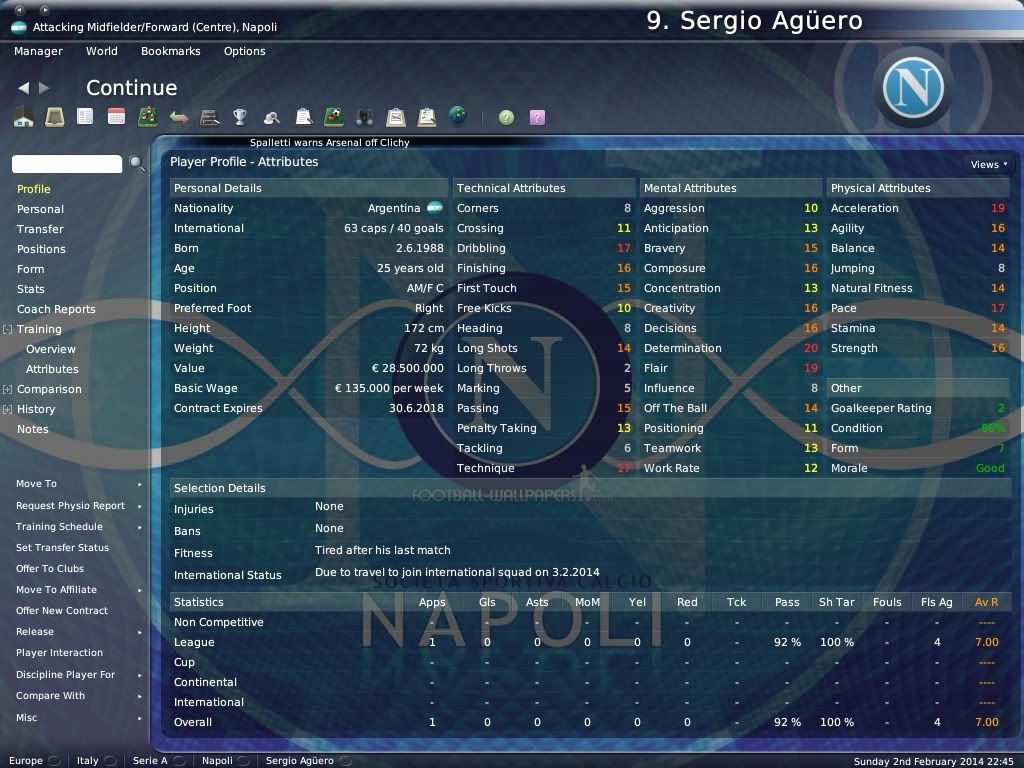Switch to the Positions section
The image size is (1024, 768).
(41, 249)
